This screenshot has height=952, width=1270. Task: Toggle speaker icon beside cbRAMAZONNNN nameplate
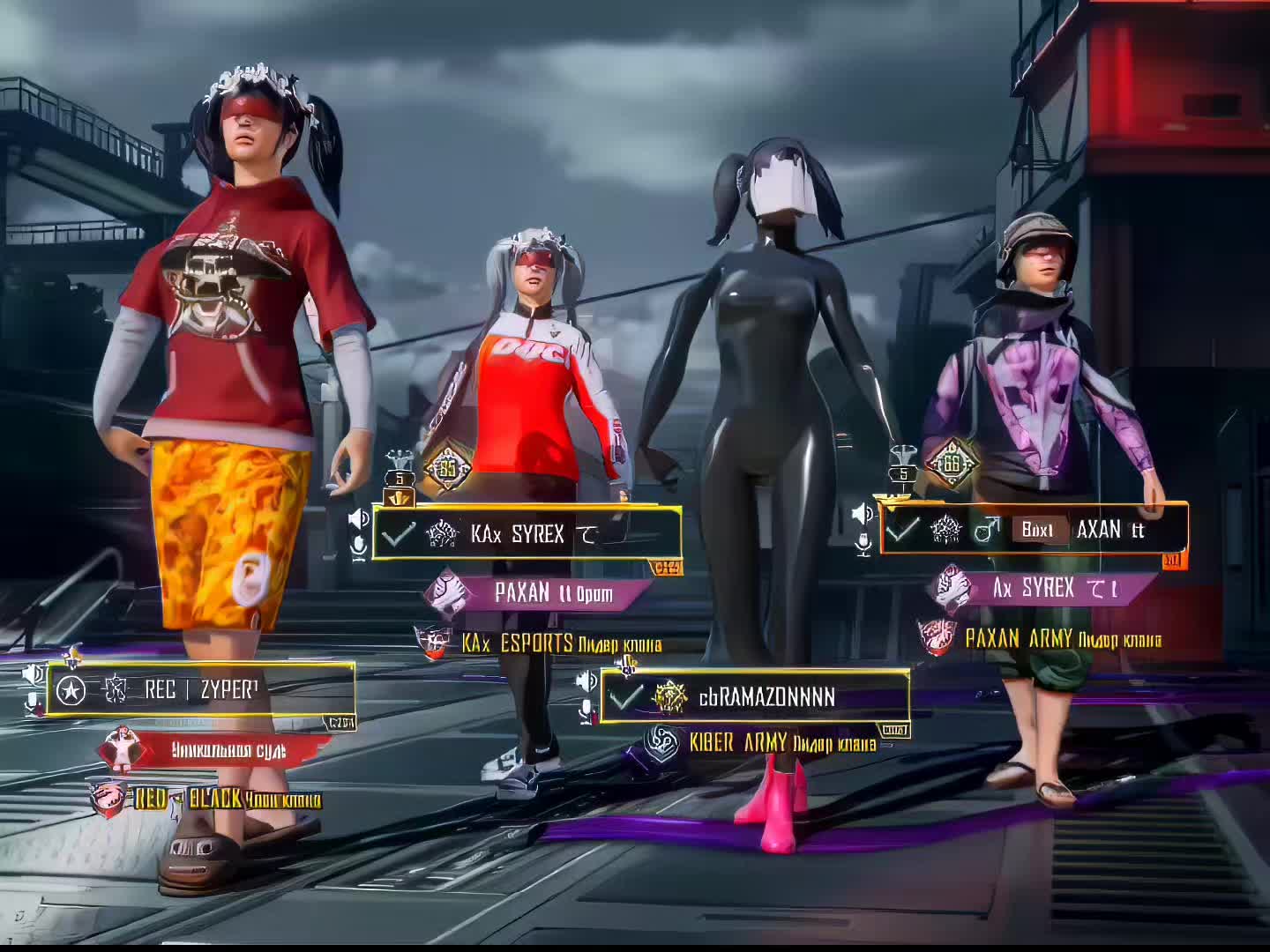pos(586,681)
